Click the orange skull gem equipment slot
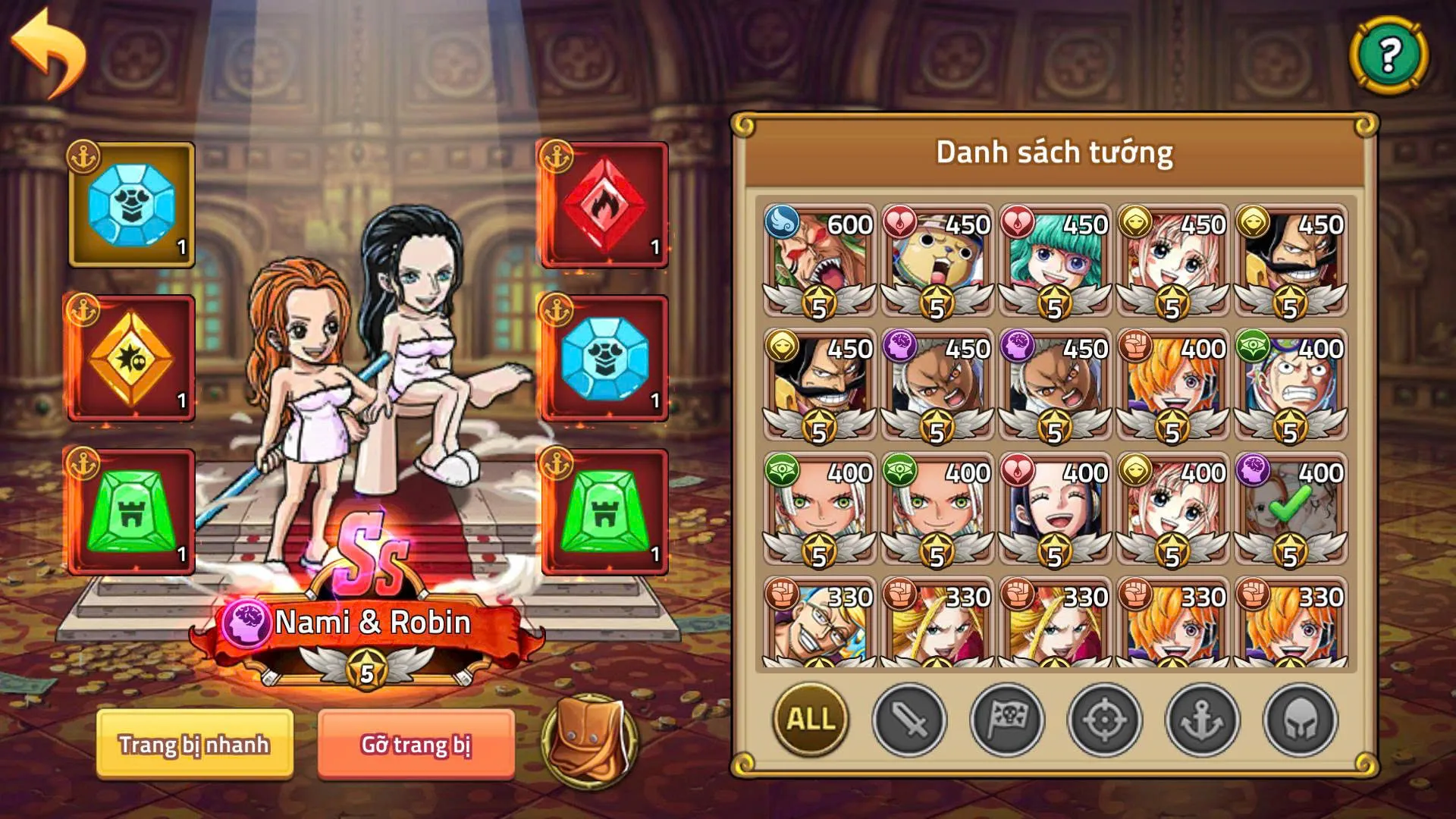 pyautogui.click(x=130, y=355)
